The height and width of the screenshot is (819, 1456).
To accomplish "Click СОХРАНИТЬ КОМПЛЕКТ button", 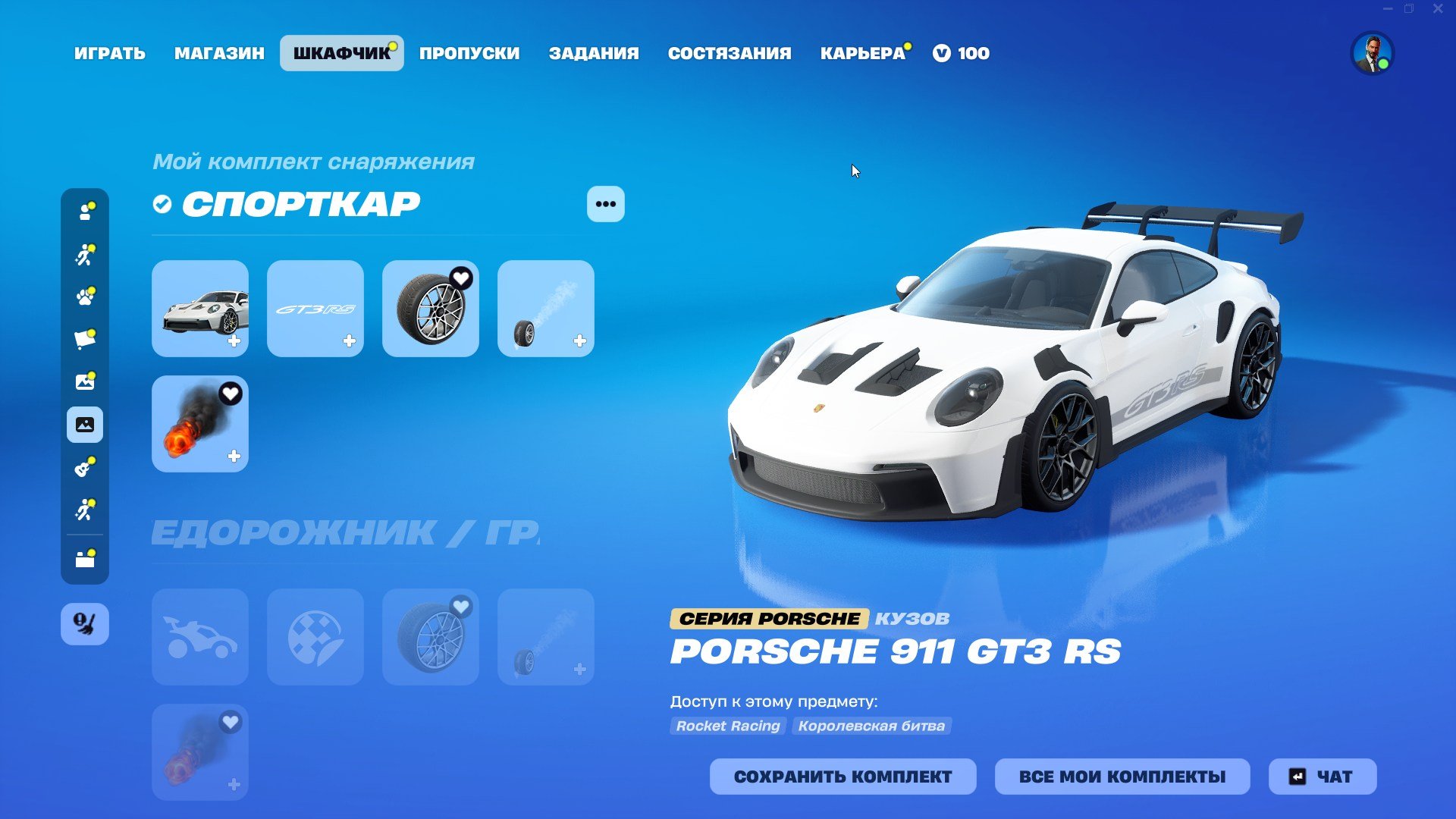I will (x=843, y=777).
